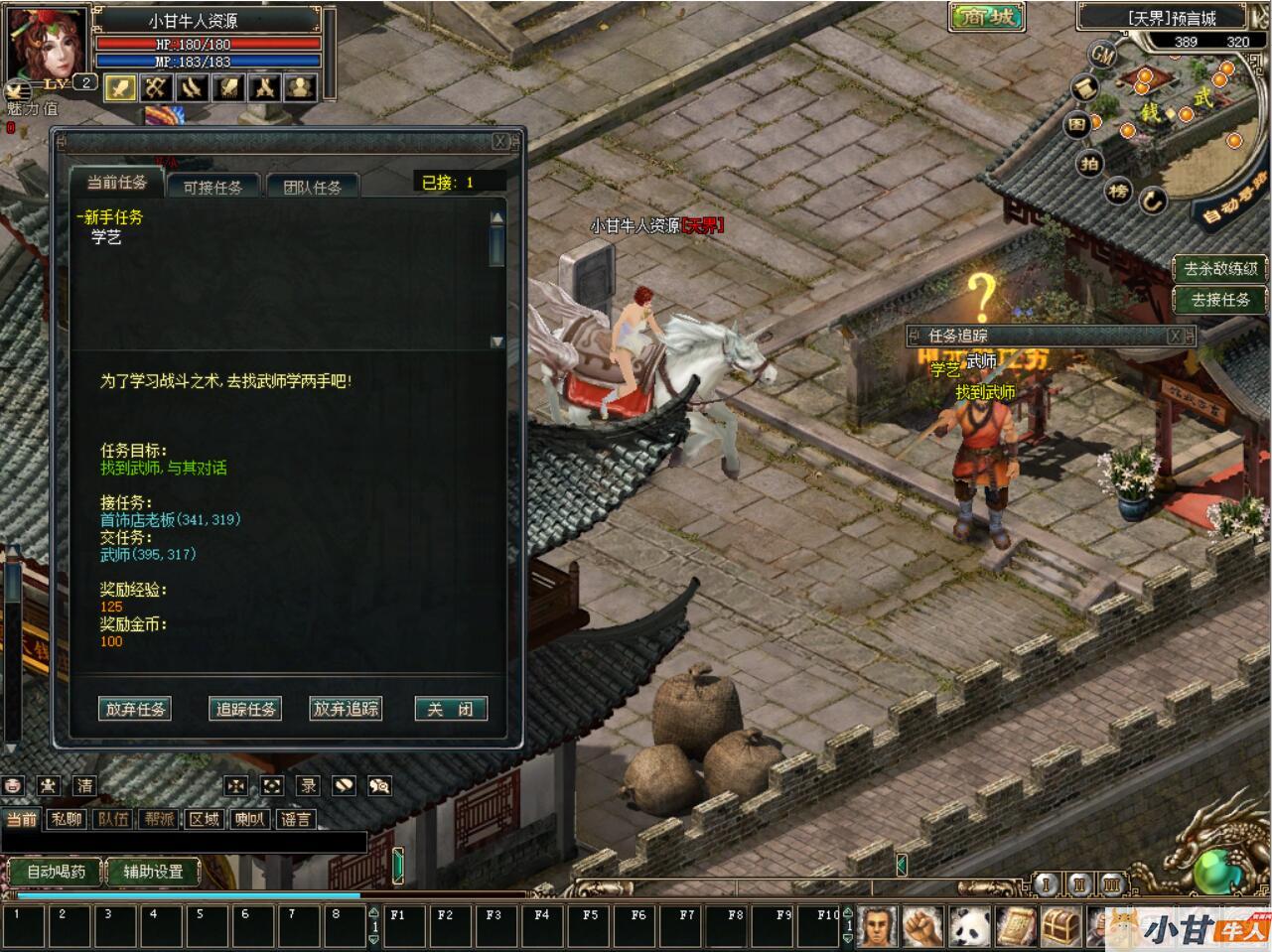The width and height of the screenshot is (1272, 952).
Task: Close quest window with 关闭 button
Action: pyautogui.click(x=450, y=709)
